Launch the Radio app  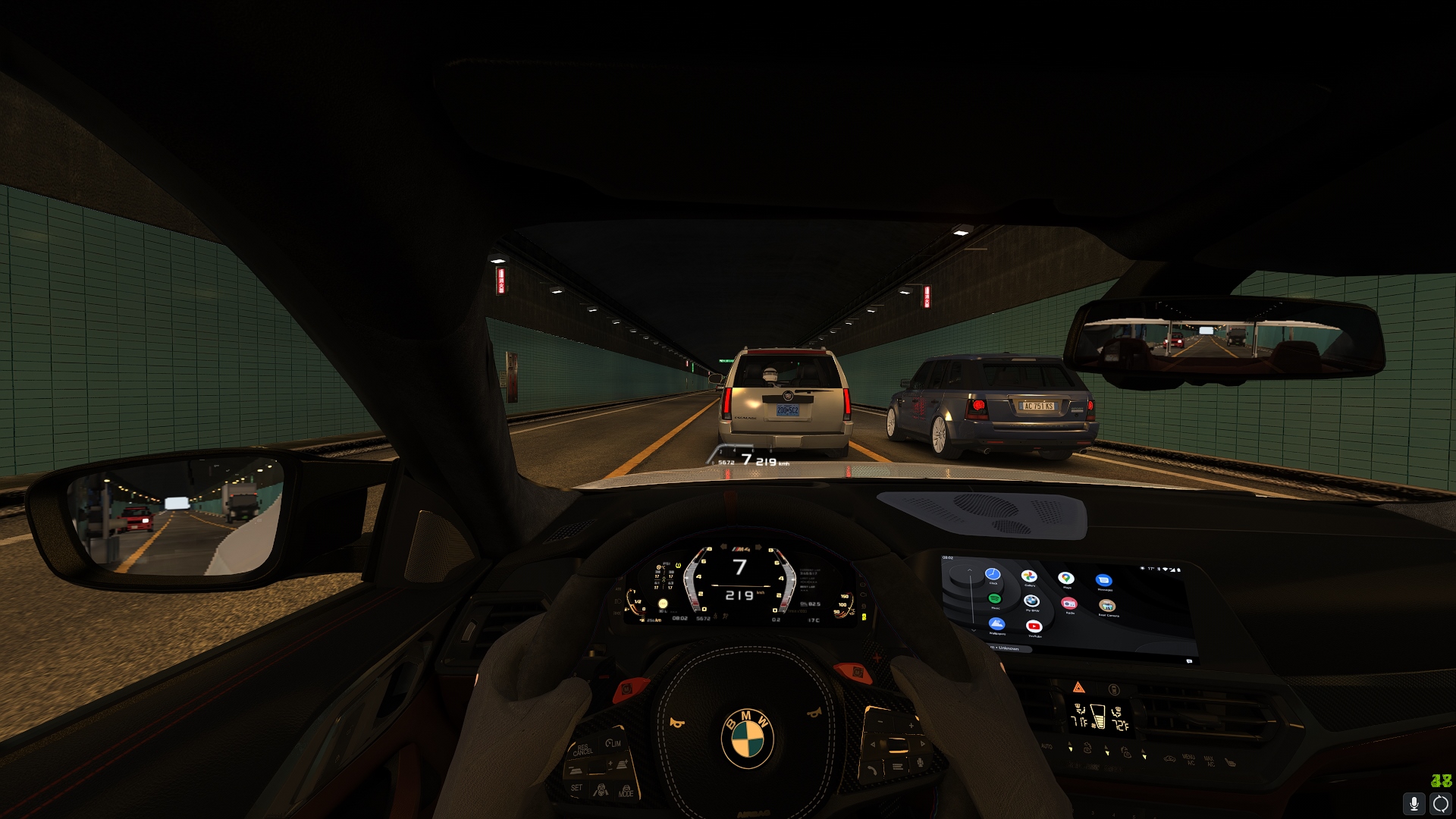point(1069,604)
